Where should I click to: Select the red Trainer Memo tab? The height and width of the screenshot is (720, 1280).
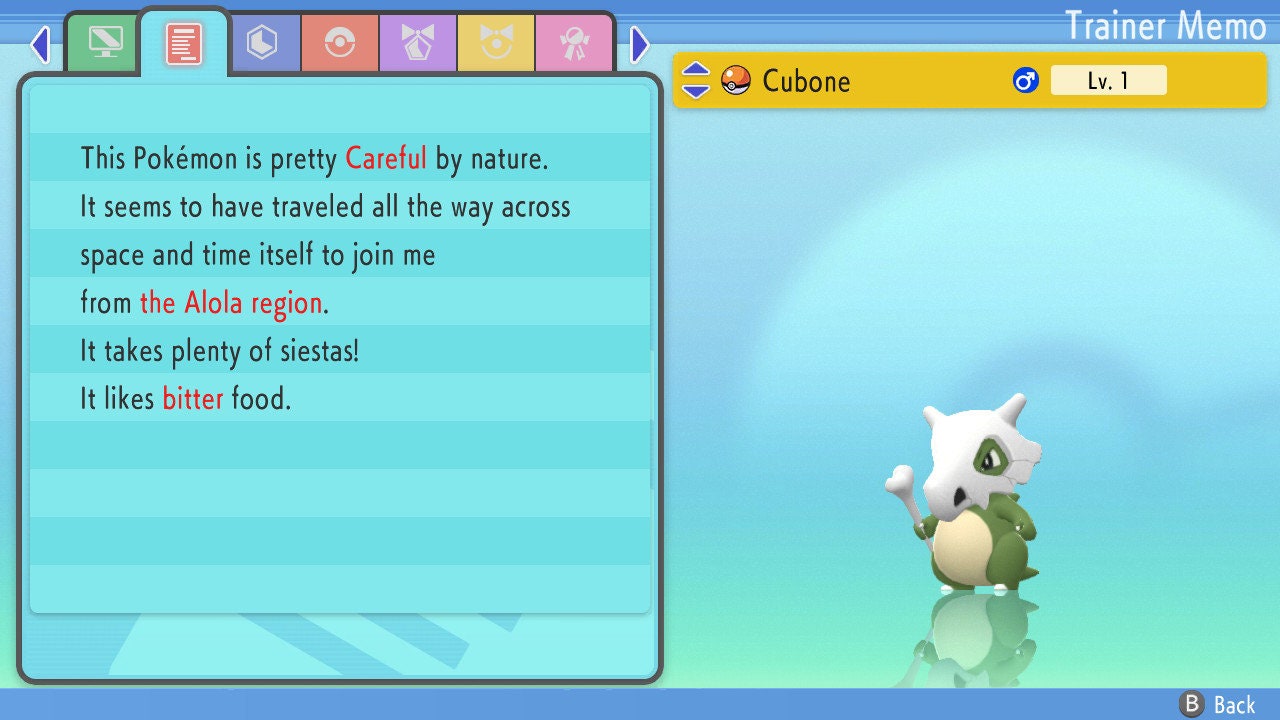coord(184,43)
